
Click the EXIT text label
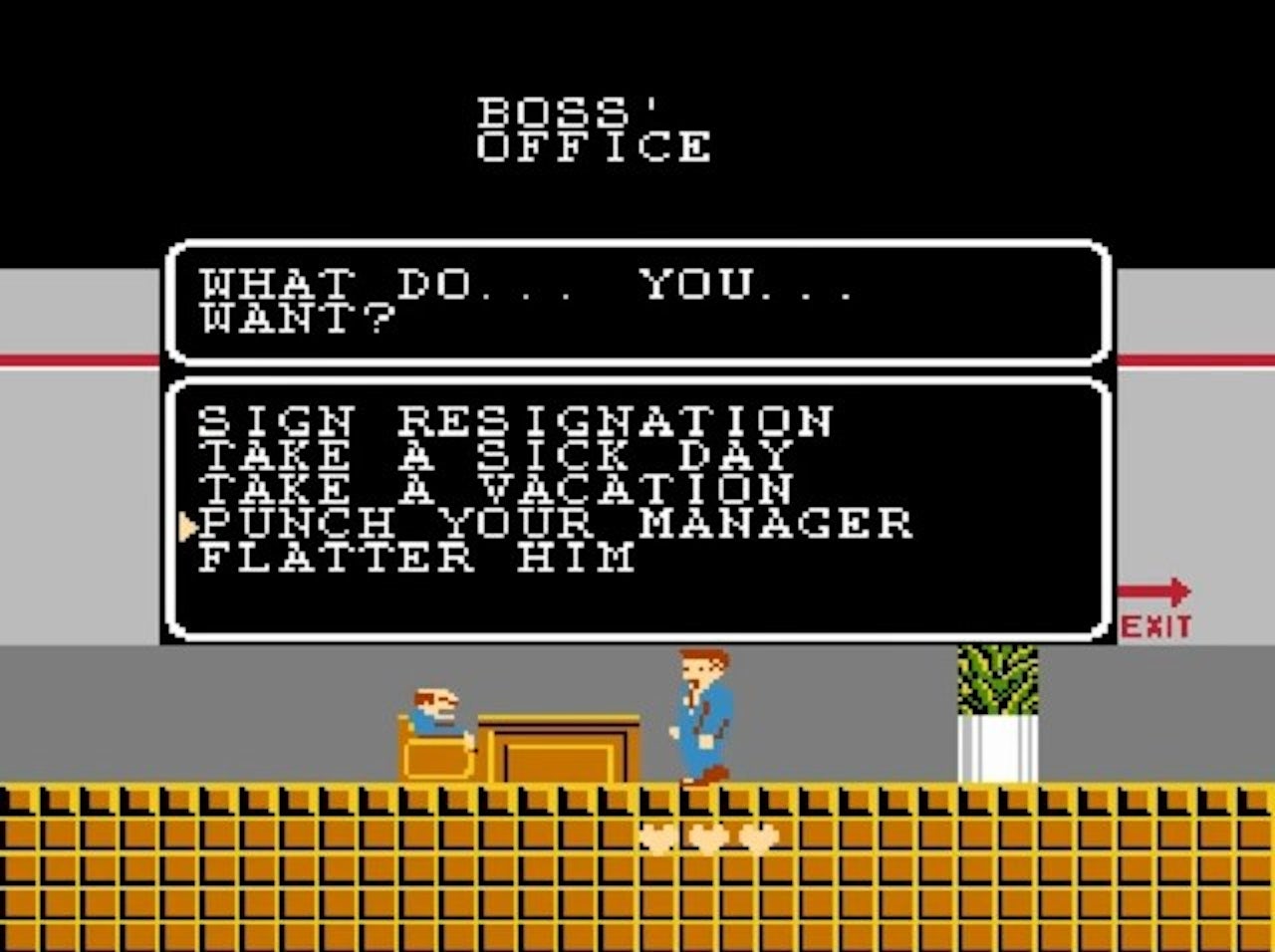1158,626
